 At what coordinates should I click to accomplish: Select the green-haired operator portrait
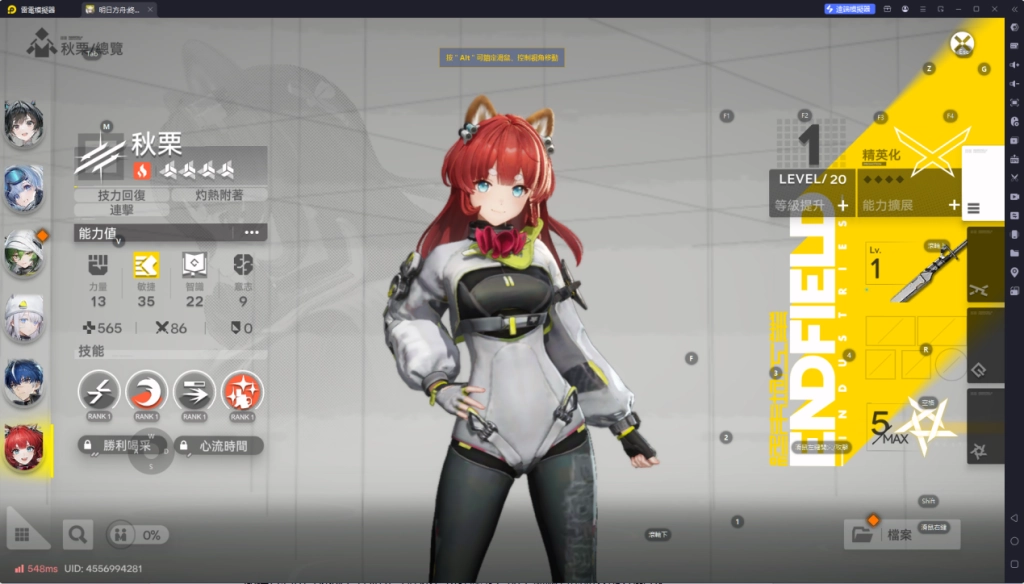(x=23, y=254)
